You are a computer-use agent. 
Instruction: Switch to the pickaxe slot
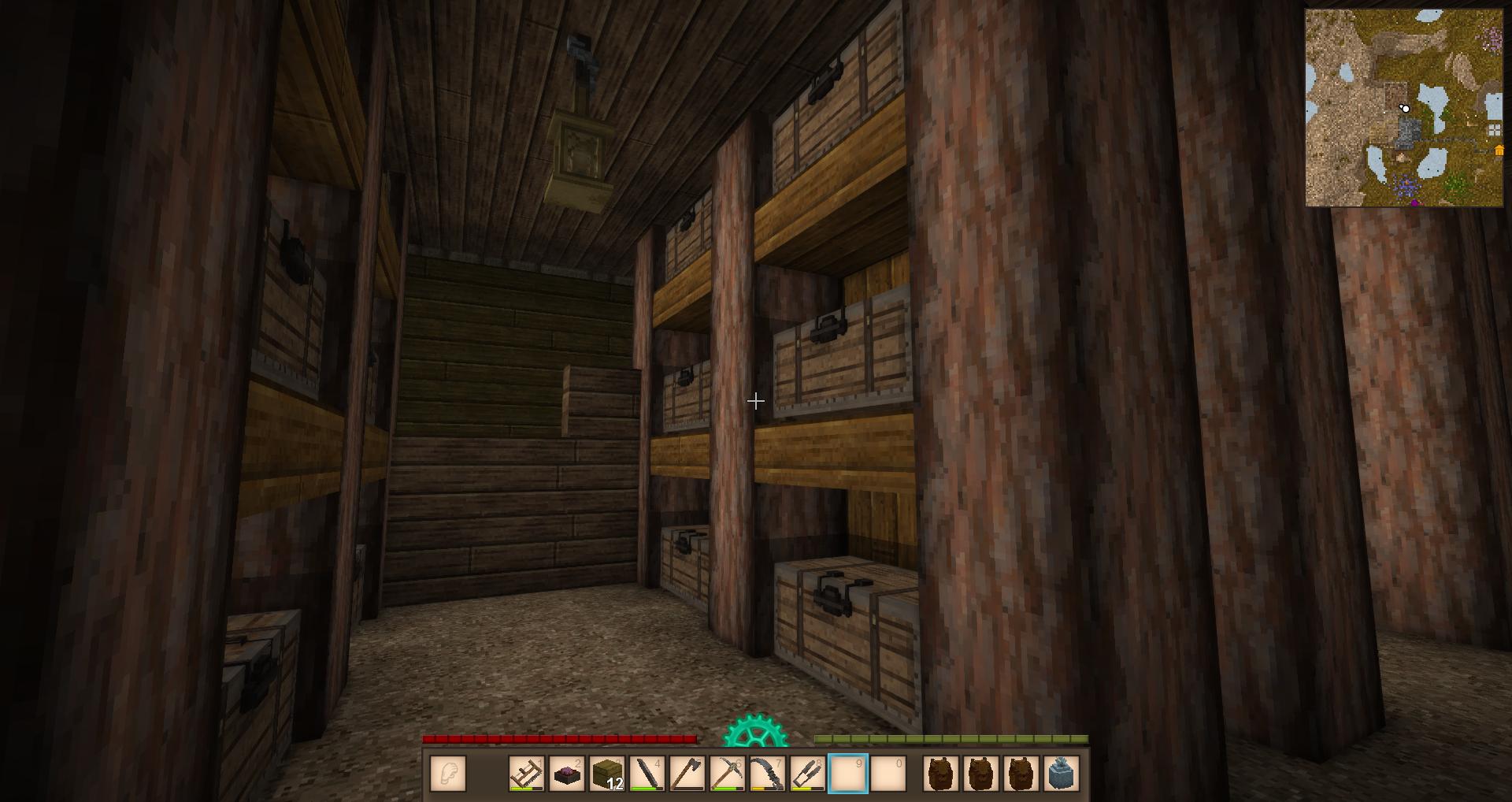[x=728, y=774]
